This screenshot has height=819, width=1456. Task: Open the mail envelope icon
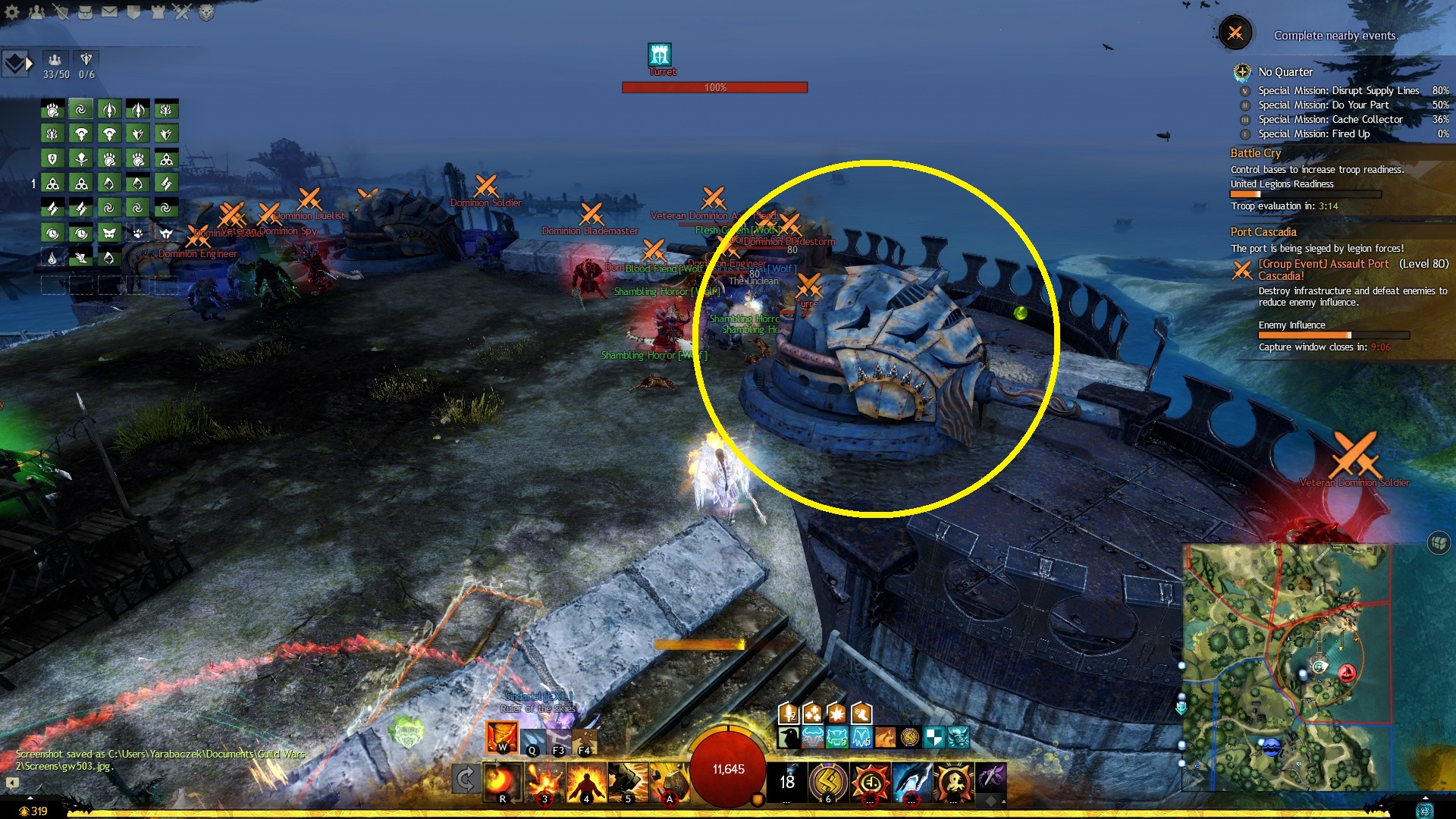point(109,11)
